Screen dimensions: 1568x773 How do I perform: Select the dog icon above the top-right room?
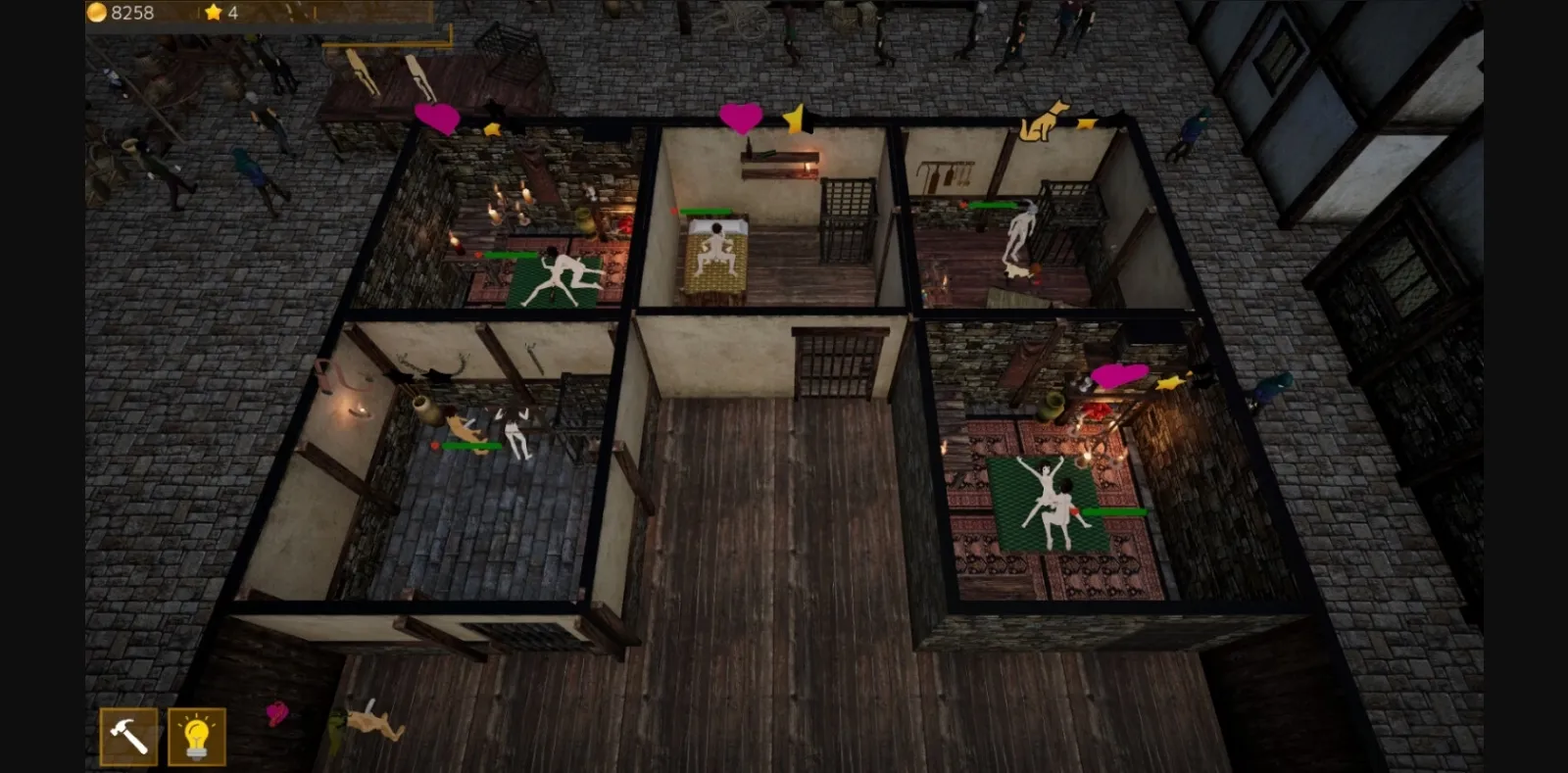1042,122
